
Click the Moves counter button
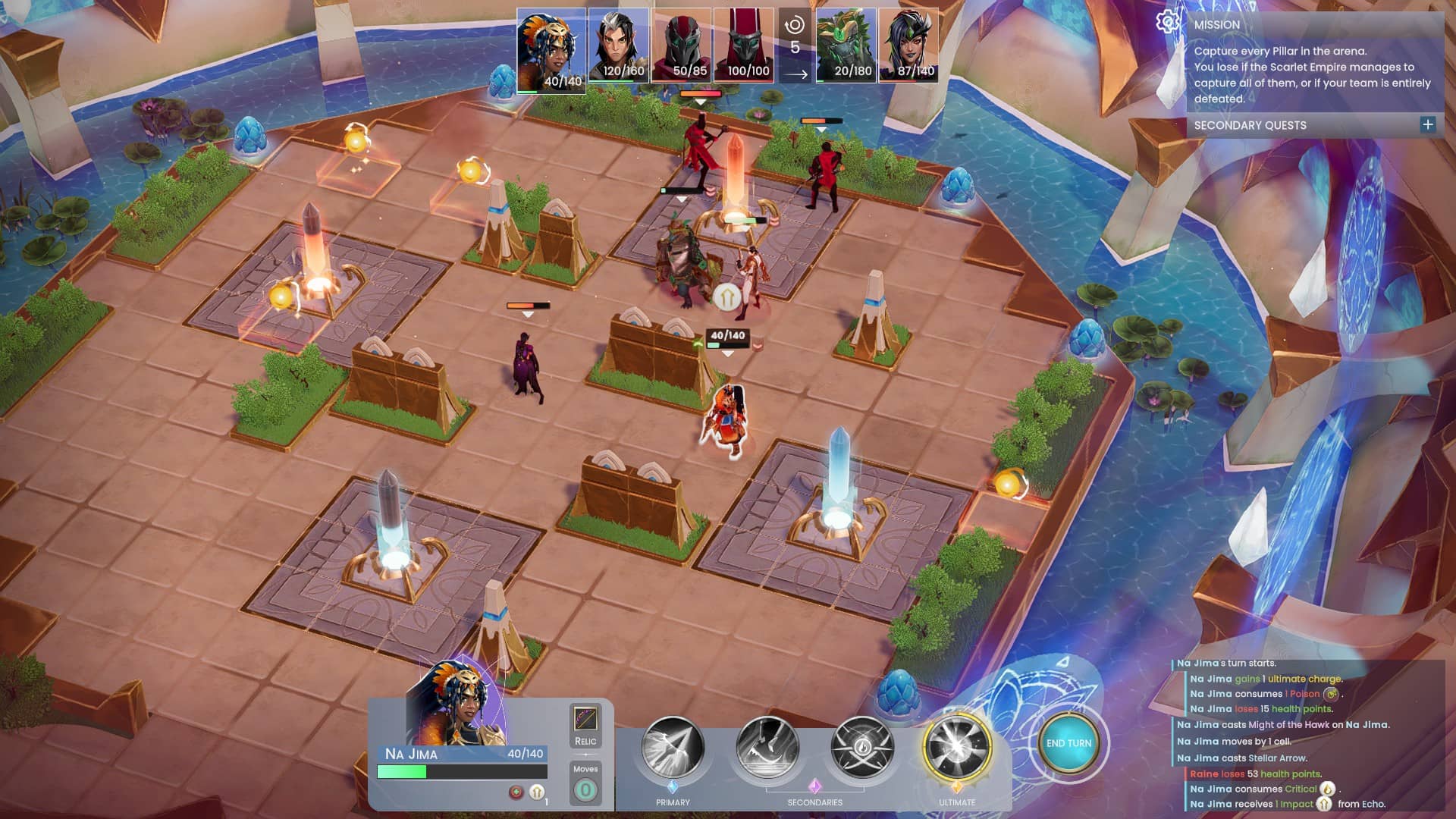pos(585,790)
